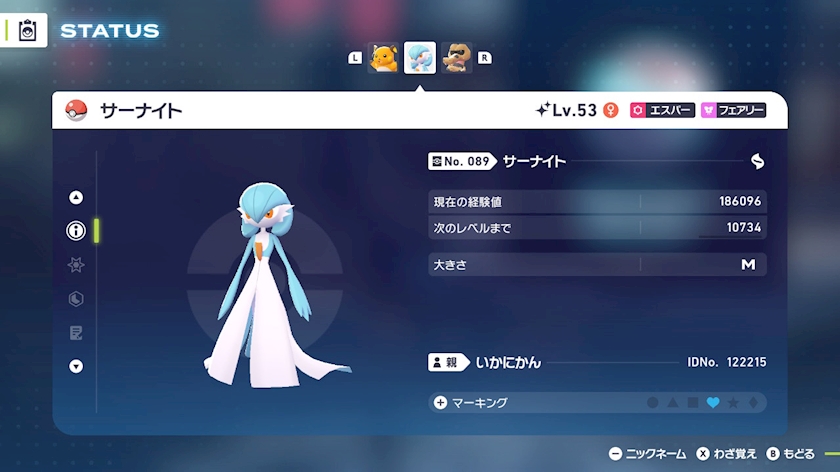Open the info tab with the i icon
The width and height of the screenshot is (840, 472).
[x=76, y=231]
